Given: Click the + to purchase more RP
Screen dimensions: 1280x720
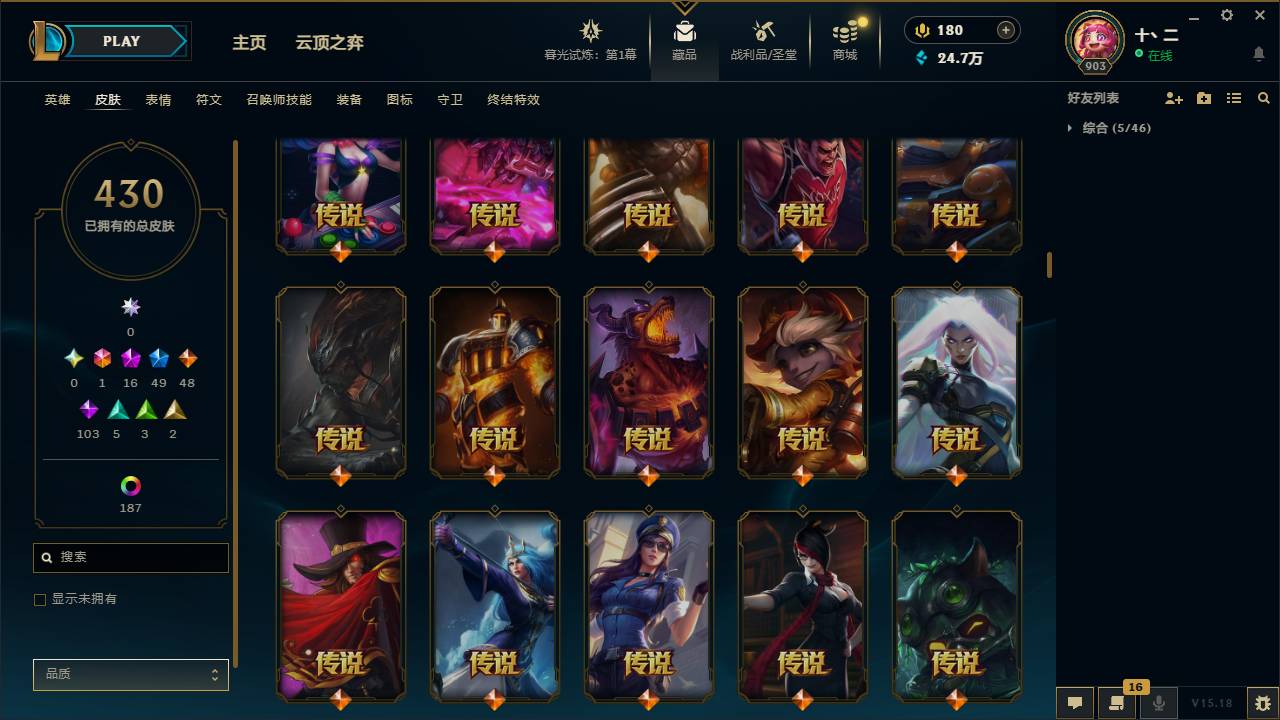Looking at the screenshot, I should pos(1004,29).
